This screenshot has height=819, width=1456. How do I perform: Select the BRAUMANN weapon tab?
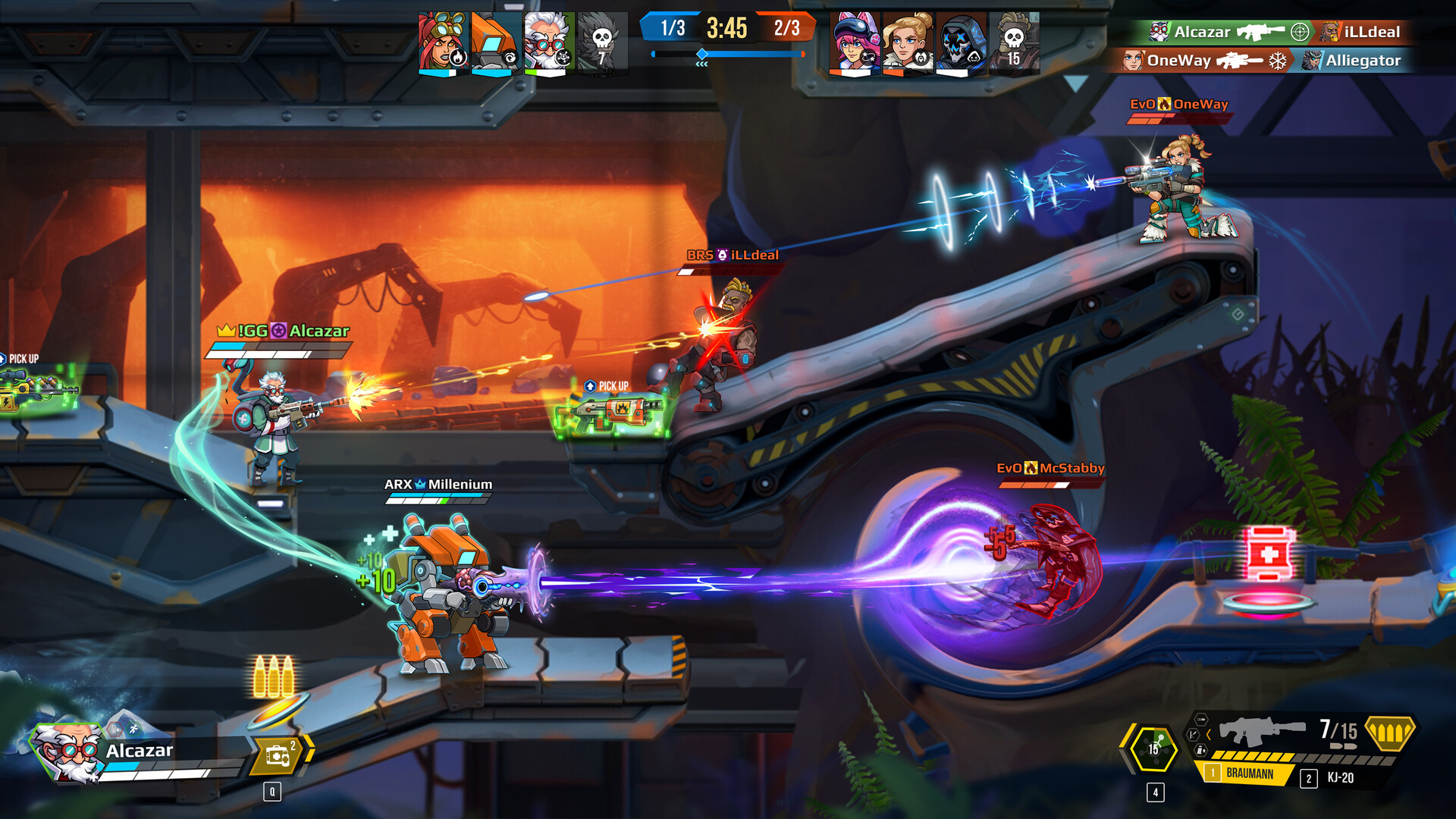pos(1250,773)
